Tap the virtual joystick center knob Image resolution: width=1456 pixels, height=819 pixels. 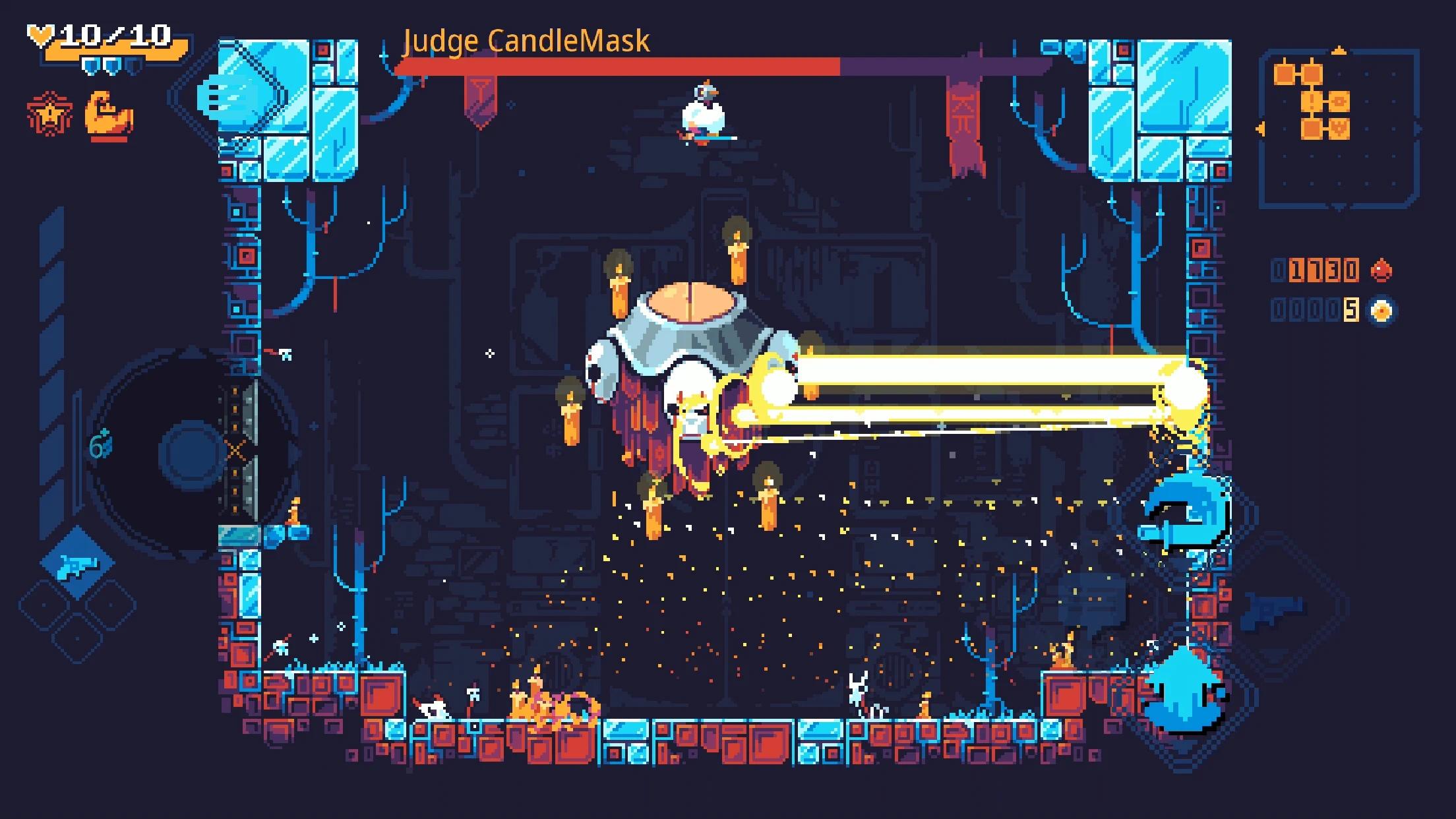click(191, 452)
